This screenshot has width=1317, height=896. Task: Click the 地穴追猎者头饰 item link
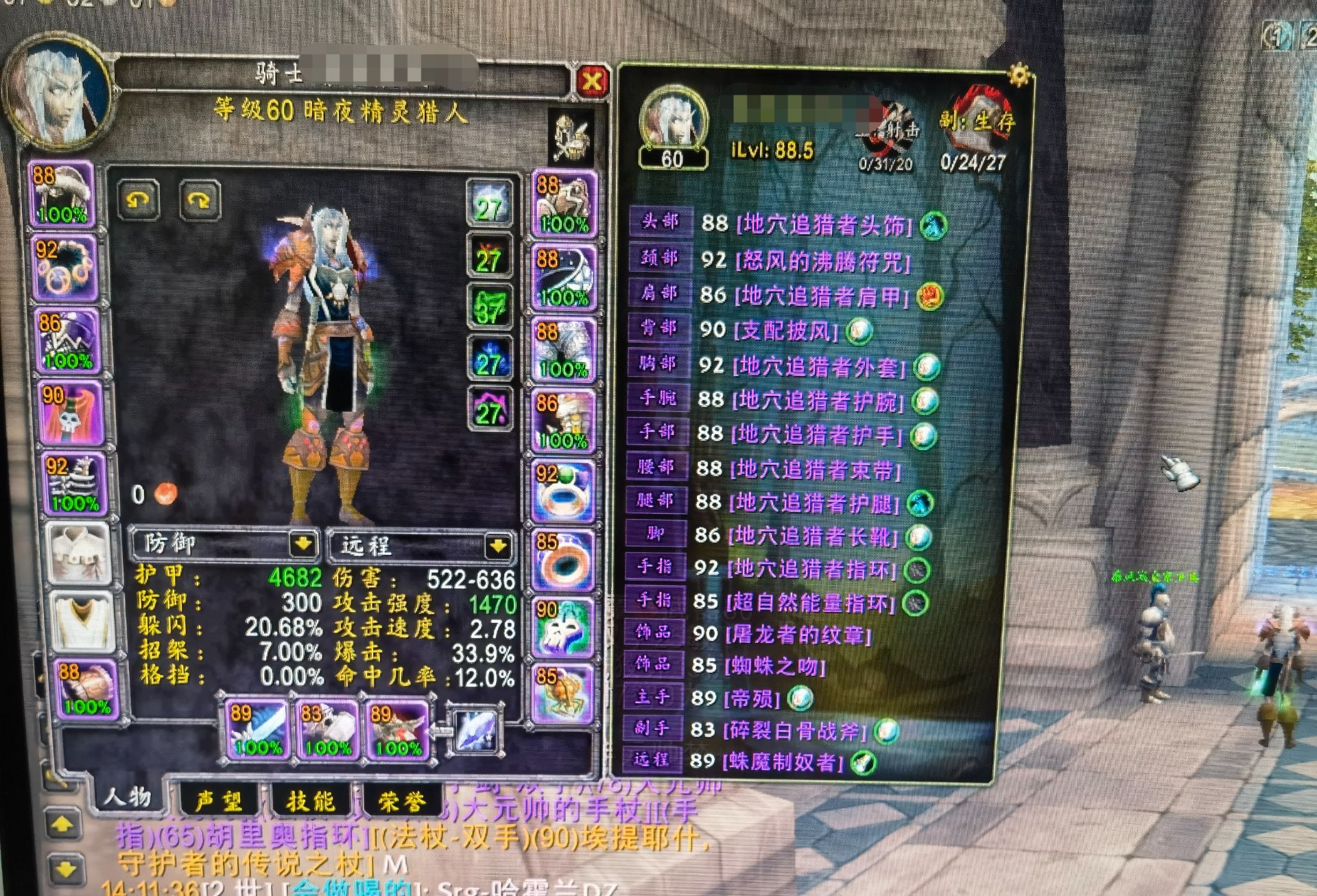(x=824, y=224)
